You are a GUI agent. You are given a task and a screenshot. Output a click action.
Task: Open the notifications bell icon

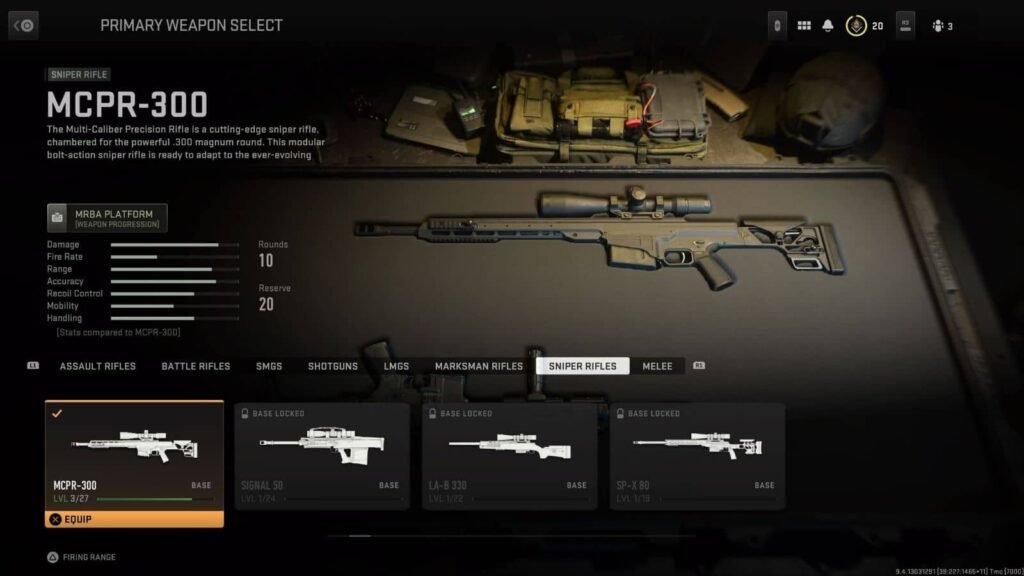point(828,26)
